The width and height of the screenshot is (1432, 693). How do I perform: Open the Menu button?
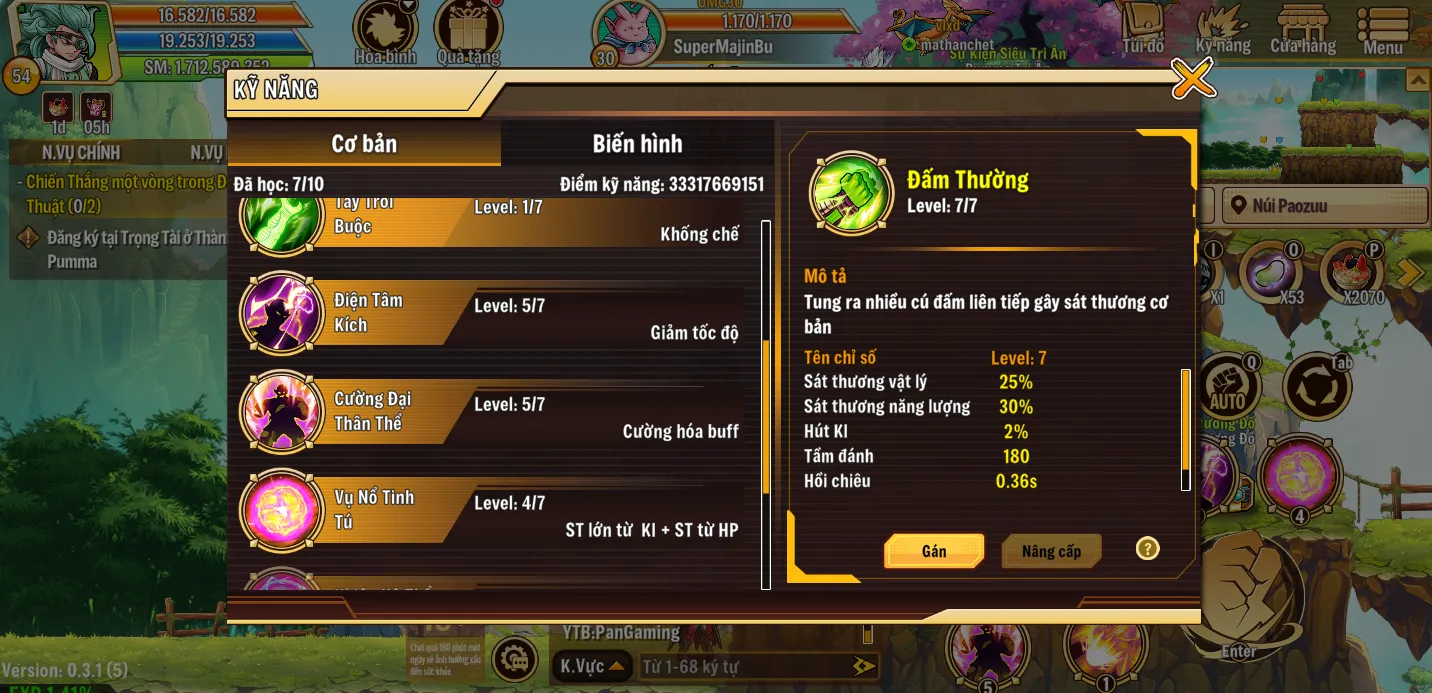pos(1383,32)
